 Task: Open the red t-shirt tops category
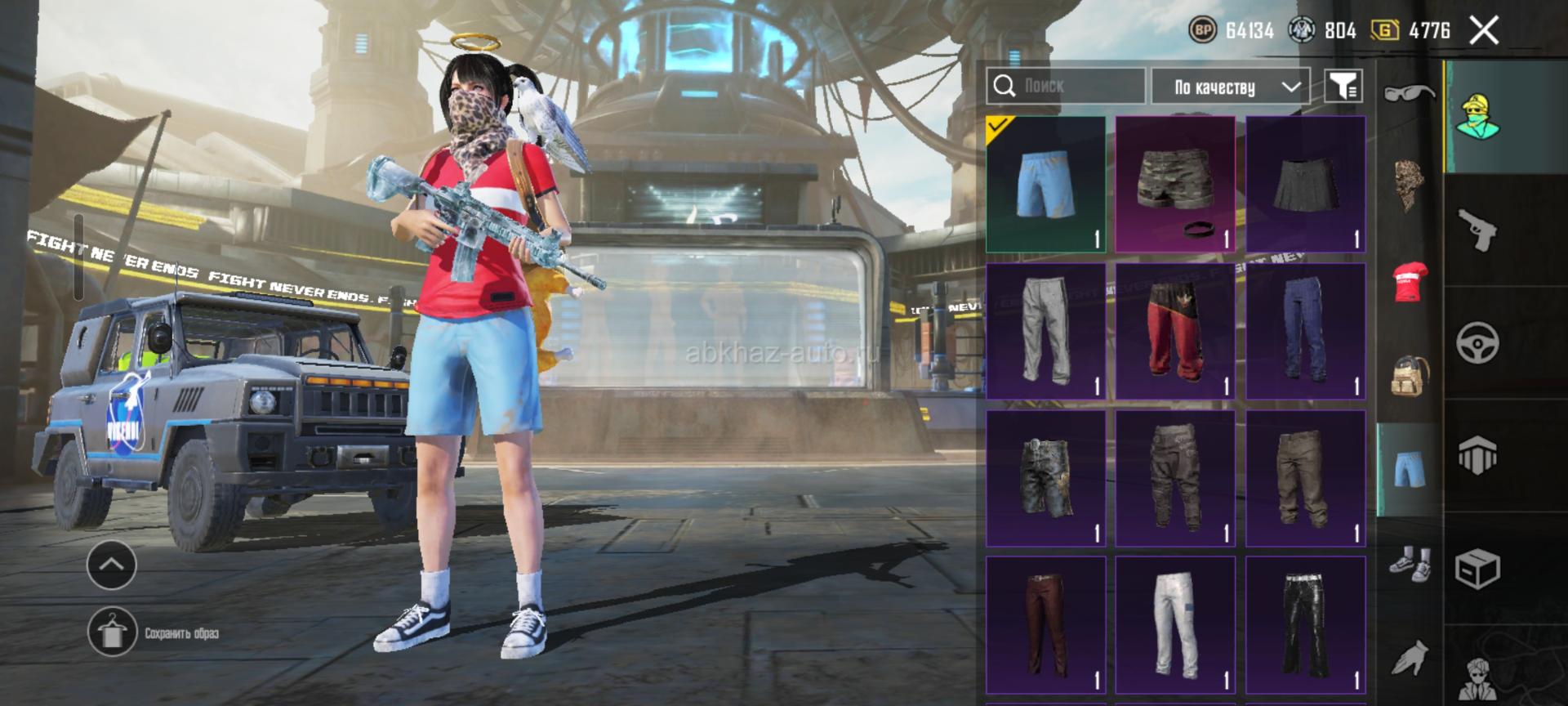(x=1409, y=282)
